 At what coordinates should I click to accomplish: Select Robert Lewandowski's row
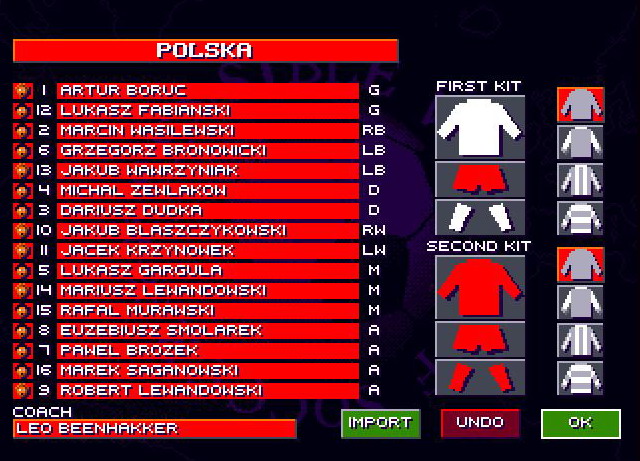[207, 391]
